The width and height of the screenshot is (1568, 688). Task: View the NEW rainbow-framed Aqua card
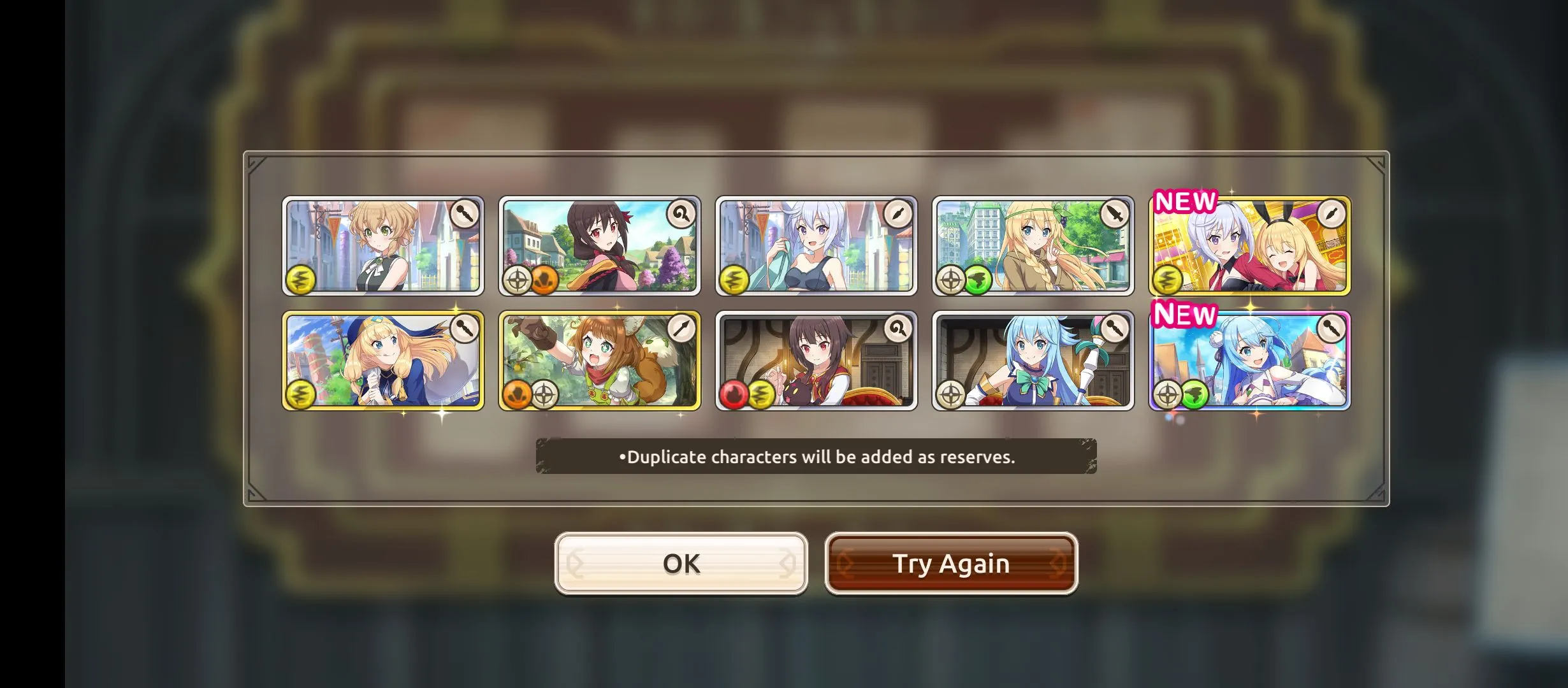pyautogui.click(x=1249, y=361)
